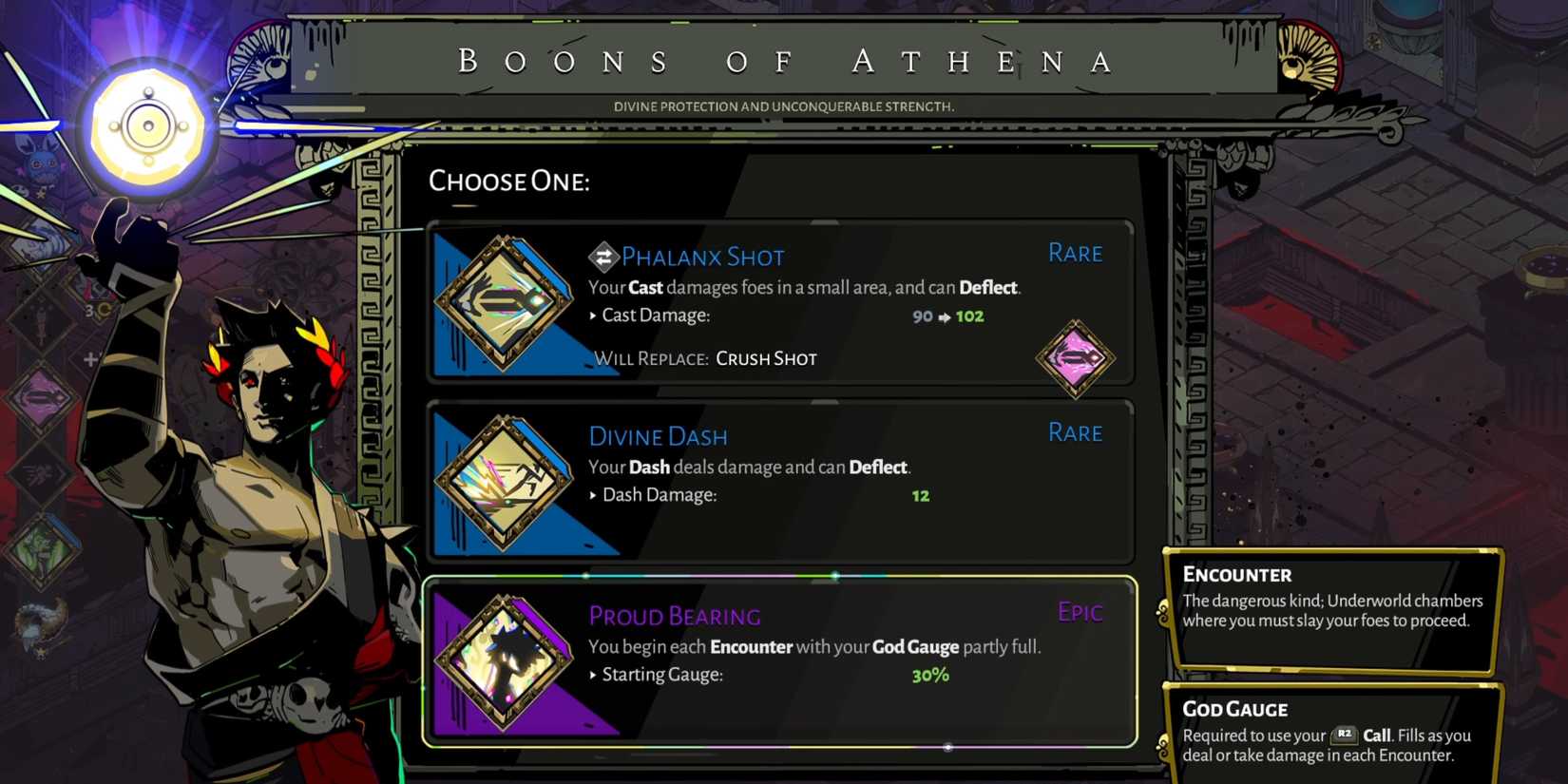Click the Rare label on Phalanx Shot
This screenshot has width=1568, height=784.
1075,253
